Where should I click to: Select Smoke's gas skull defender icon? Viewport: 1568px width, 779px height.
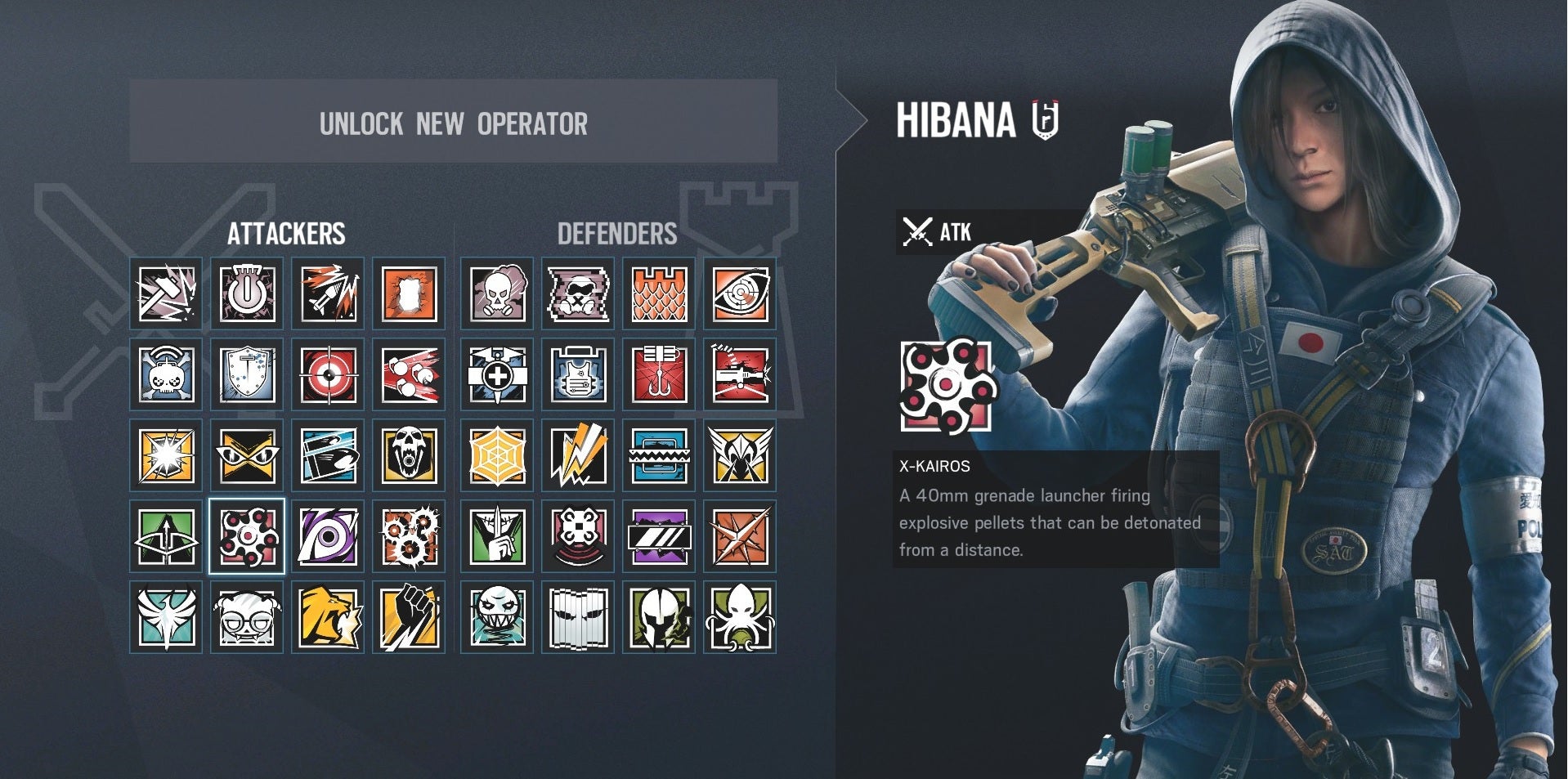click(x=496, y=294)
